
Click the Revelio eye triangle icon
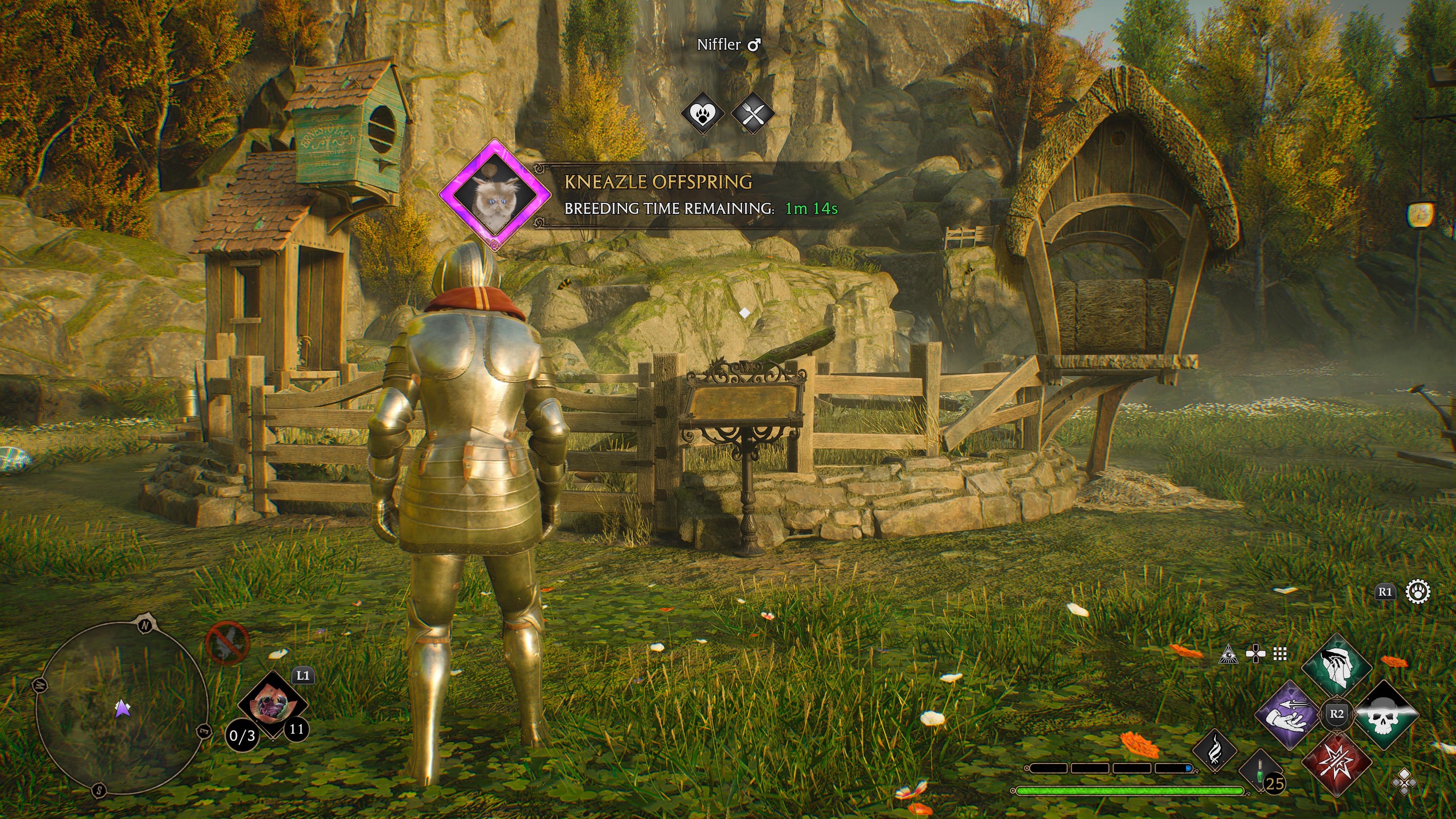[x=1229, y=654]
